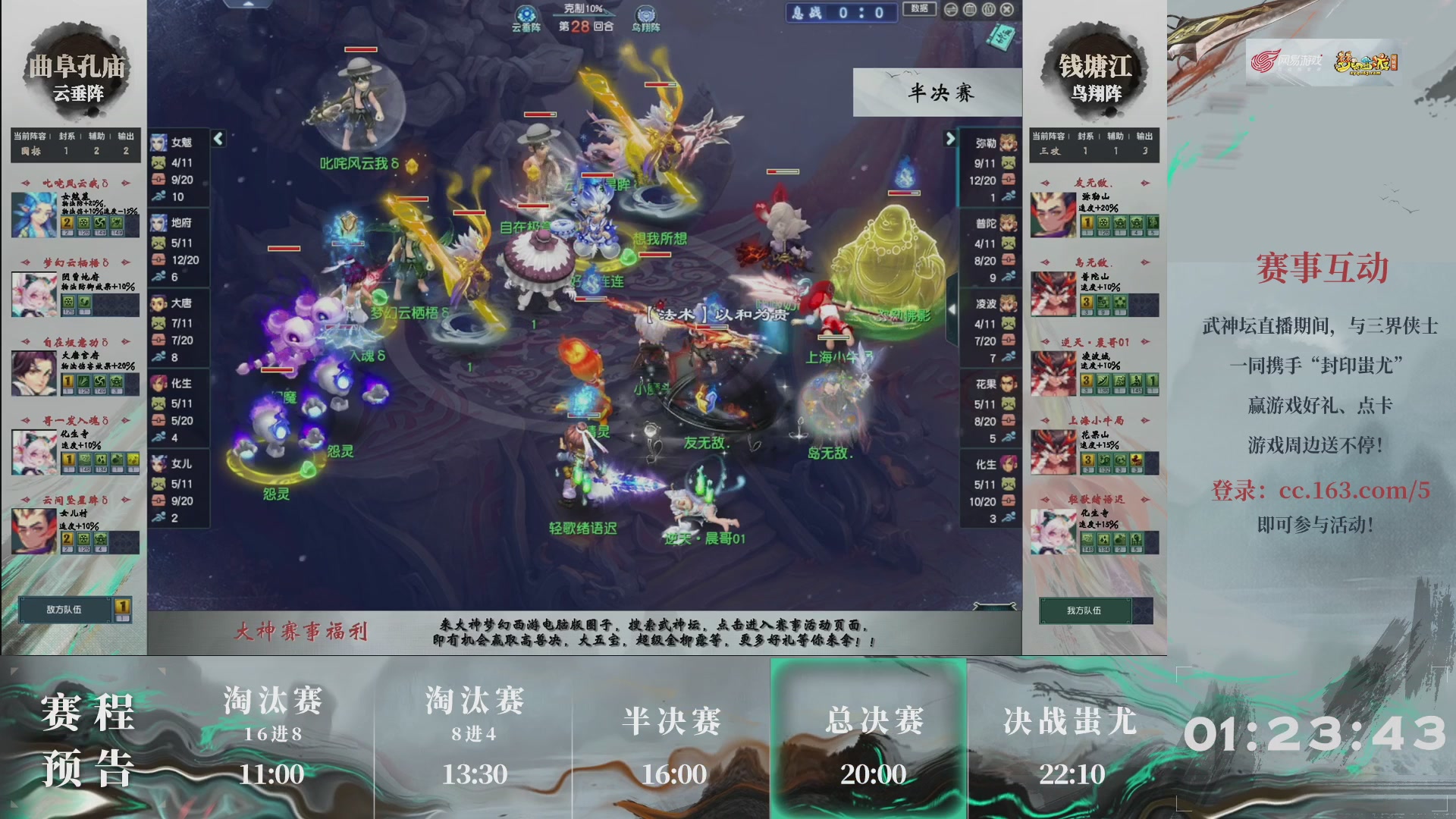Expand the middle-right blue chevron arrow
The width and height of the screenshot is (1456, 819).
[953, 309]
